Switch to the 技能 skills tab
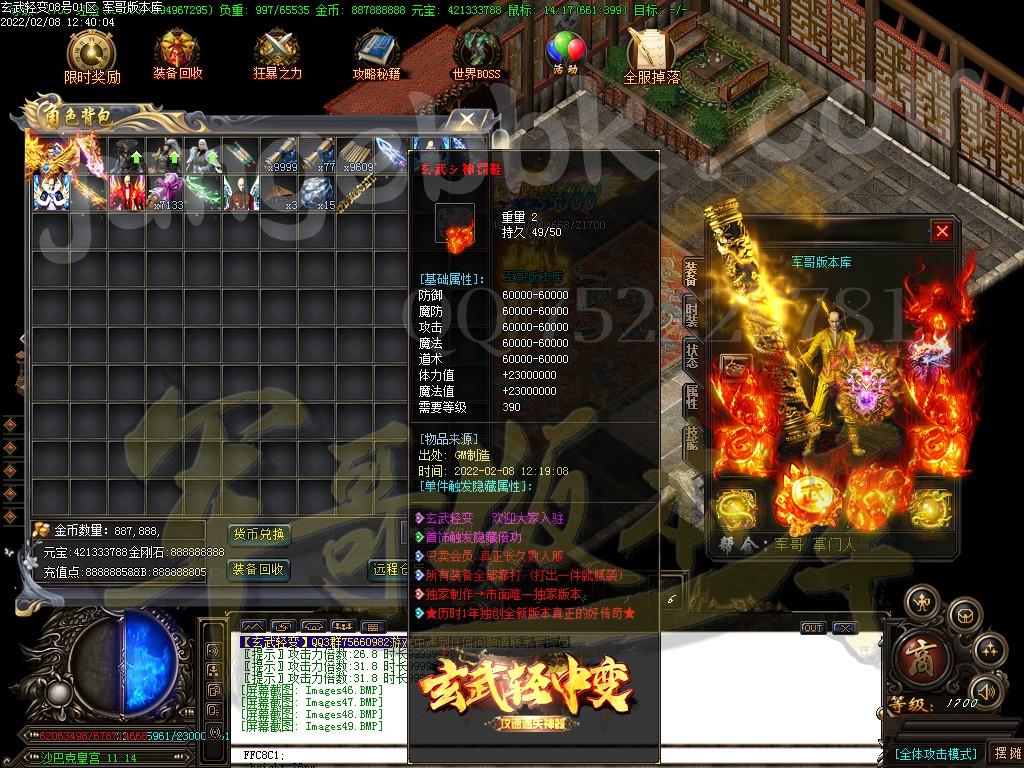Image resolution: width=1024 pixels, height=768 pixels. click(x=691, y=438)
